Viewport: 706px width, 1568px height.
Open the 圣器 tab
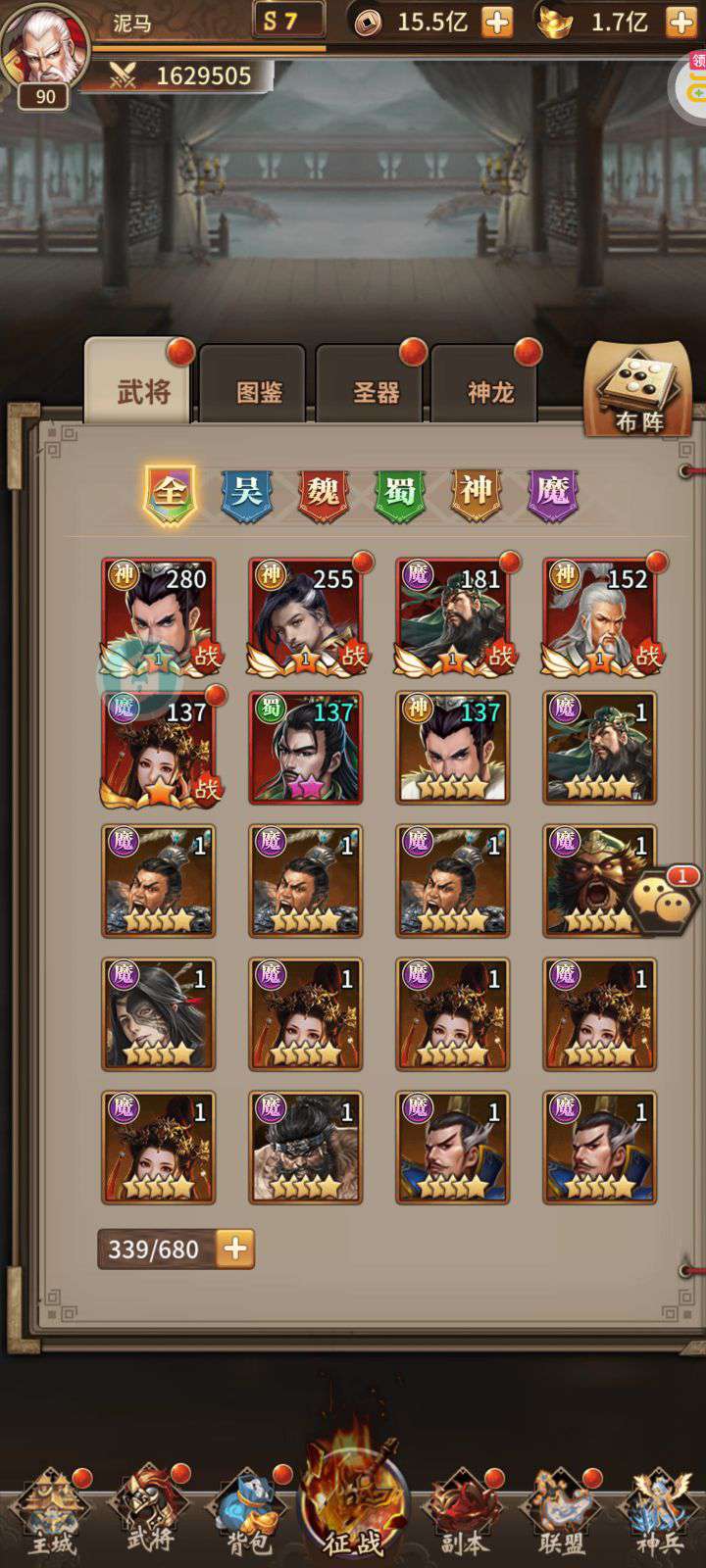pyautogui.click(x=376, y=392)
